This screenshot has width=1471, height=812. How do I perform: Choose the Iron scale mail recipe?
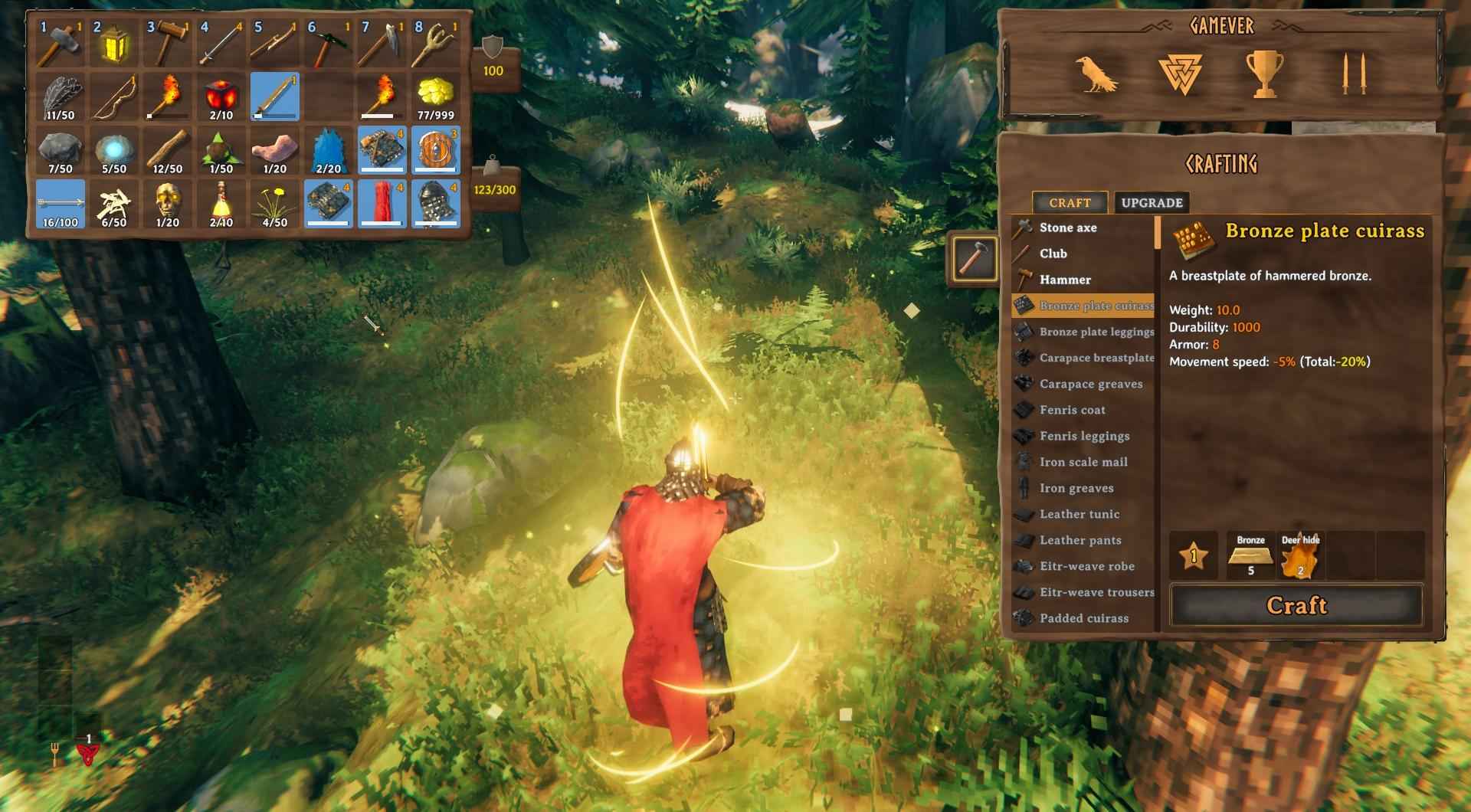pos(1083,462)
